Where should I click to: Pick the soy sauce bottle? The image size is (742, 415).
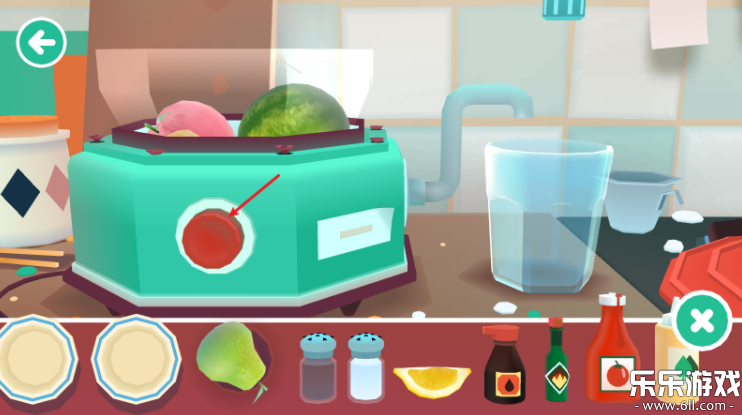[x=503, y=364]
